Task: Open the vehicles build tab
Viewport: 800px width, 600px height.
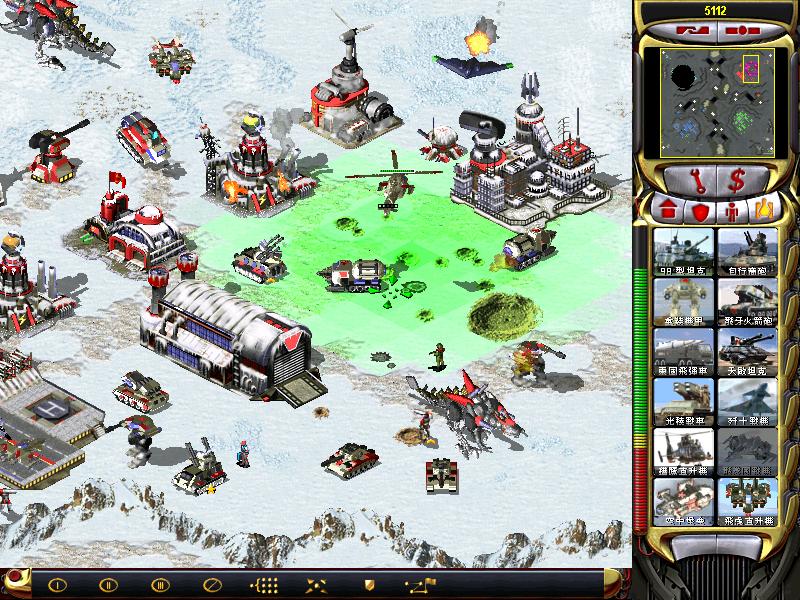Action: pyautogui.click(x=764, y=212)
